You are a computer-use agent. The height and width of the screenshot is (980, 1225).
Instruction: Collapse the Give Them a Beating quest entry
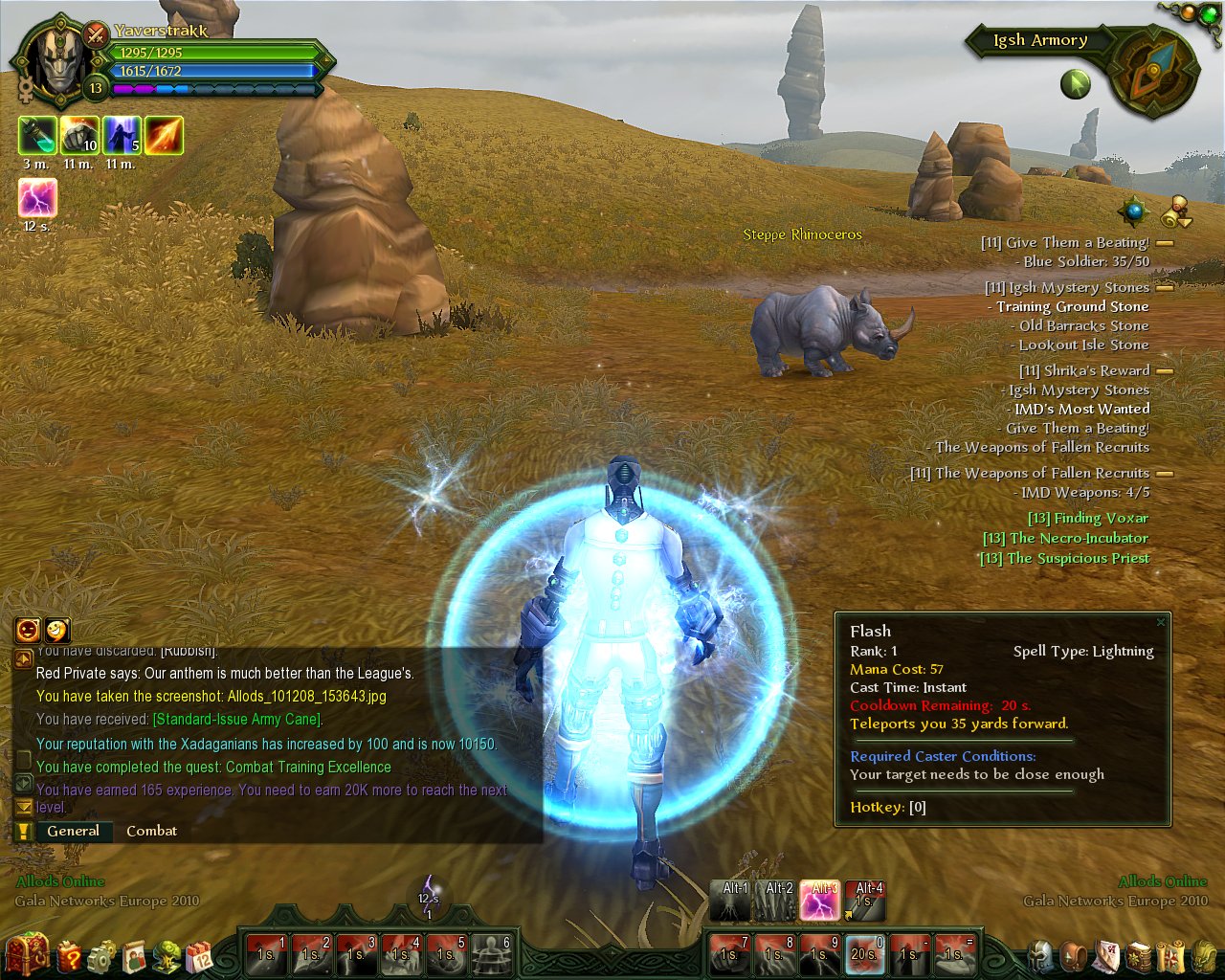click(1164, 243)
